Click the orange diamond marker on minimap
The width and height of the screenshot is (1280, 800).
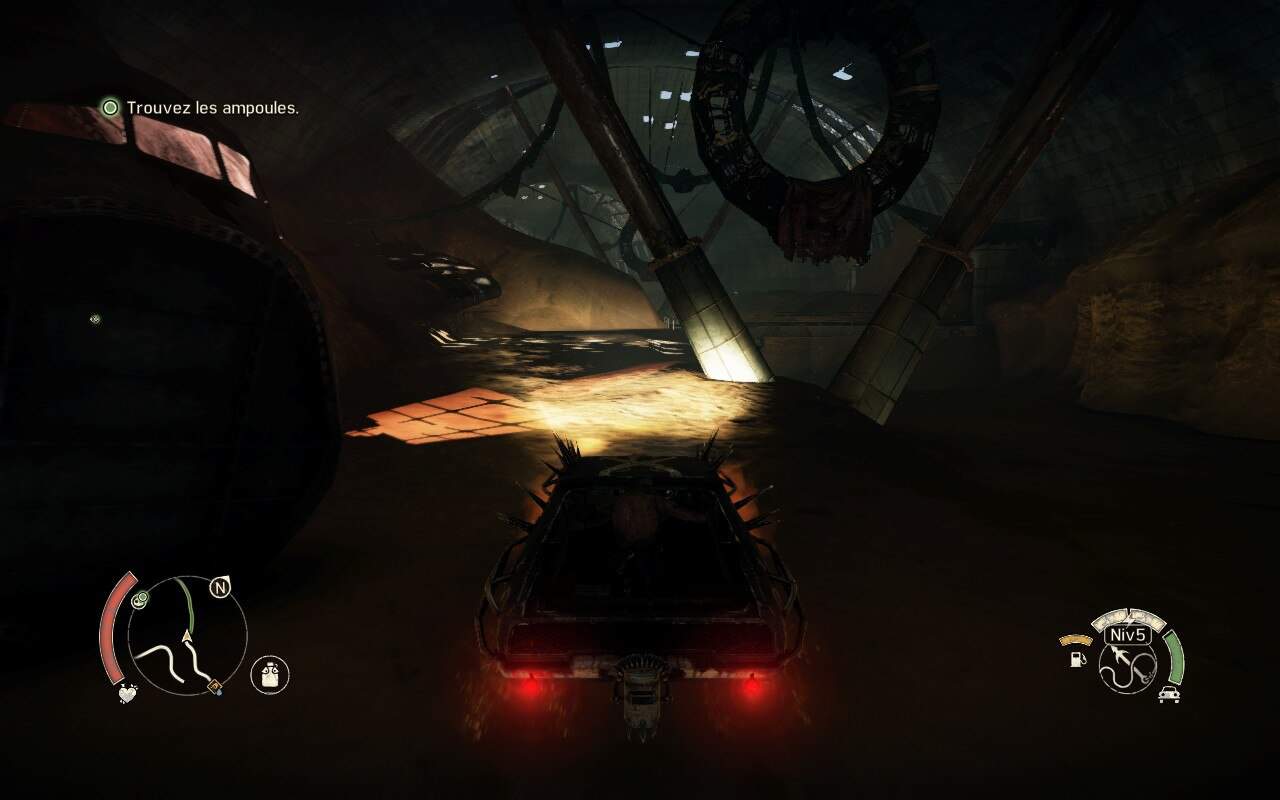click(213, 686)
